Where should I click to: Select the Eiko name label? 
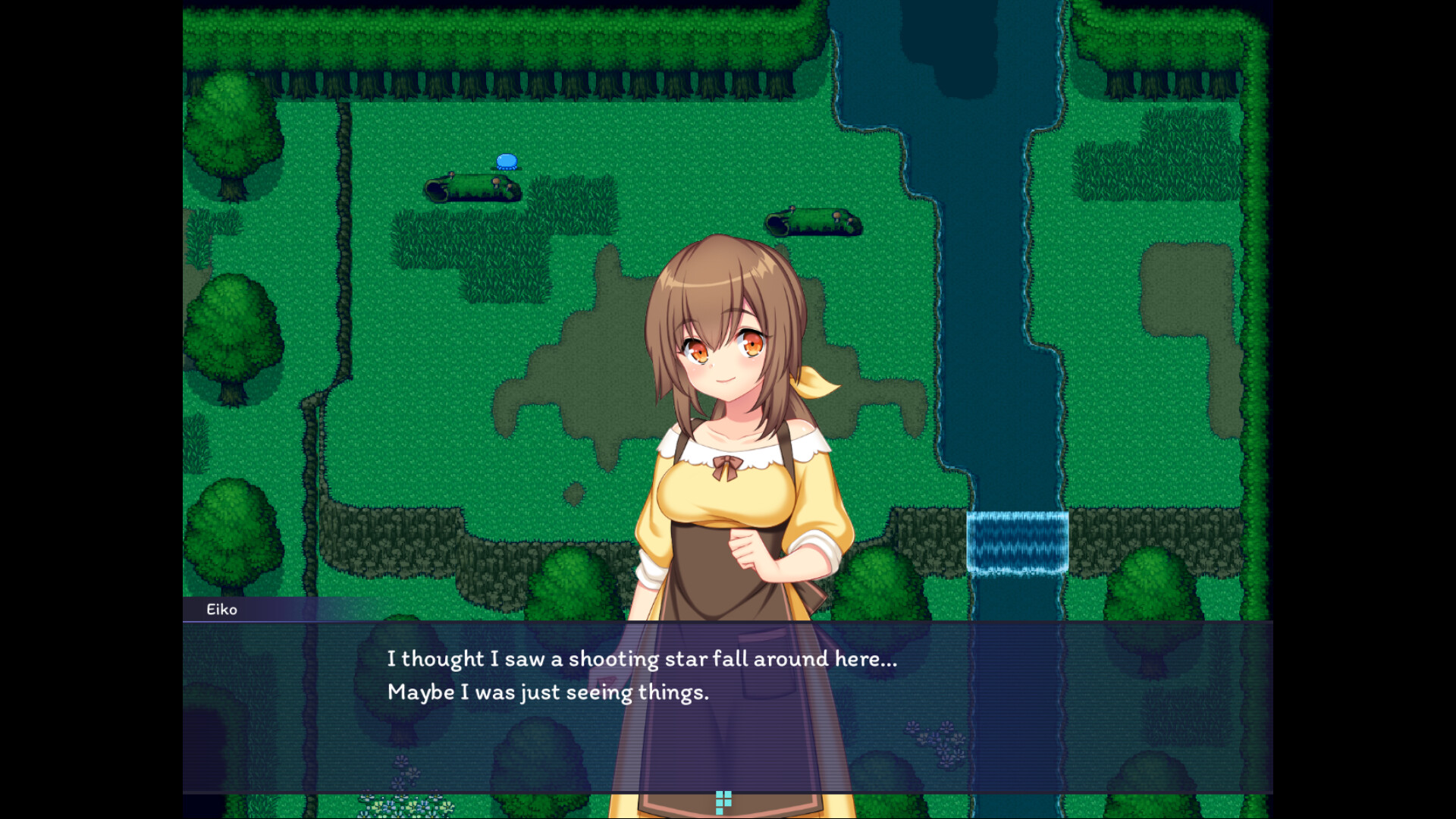click(x=222, y=609)
